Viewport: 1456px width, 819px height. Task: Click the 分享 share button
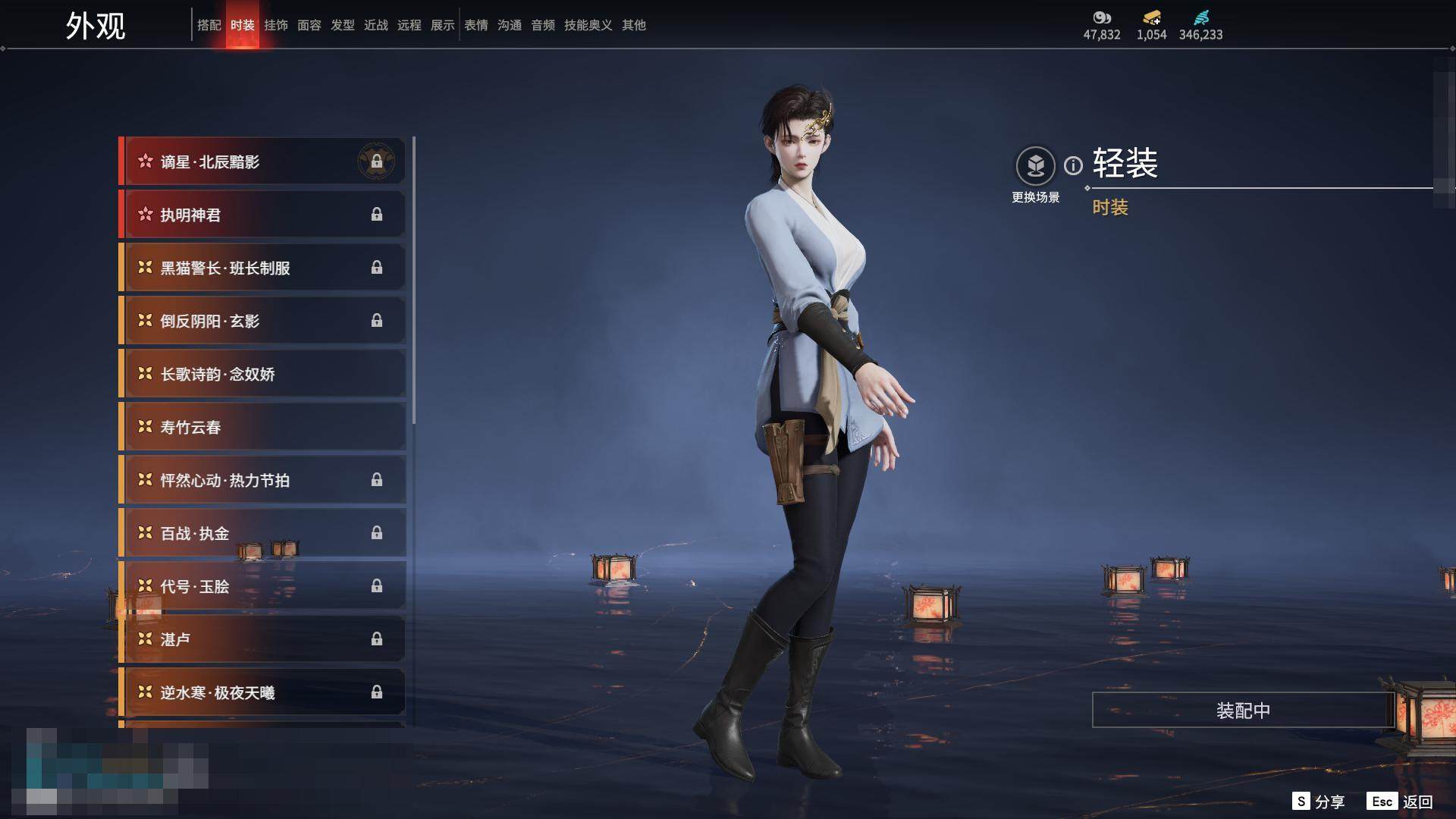(1319, 802)
